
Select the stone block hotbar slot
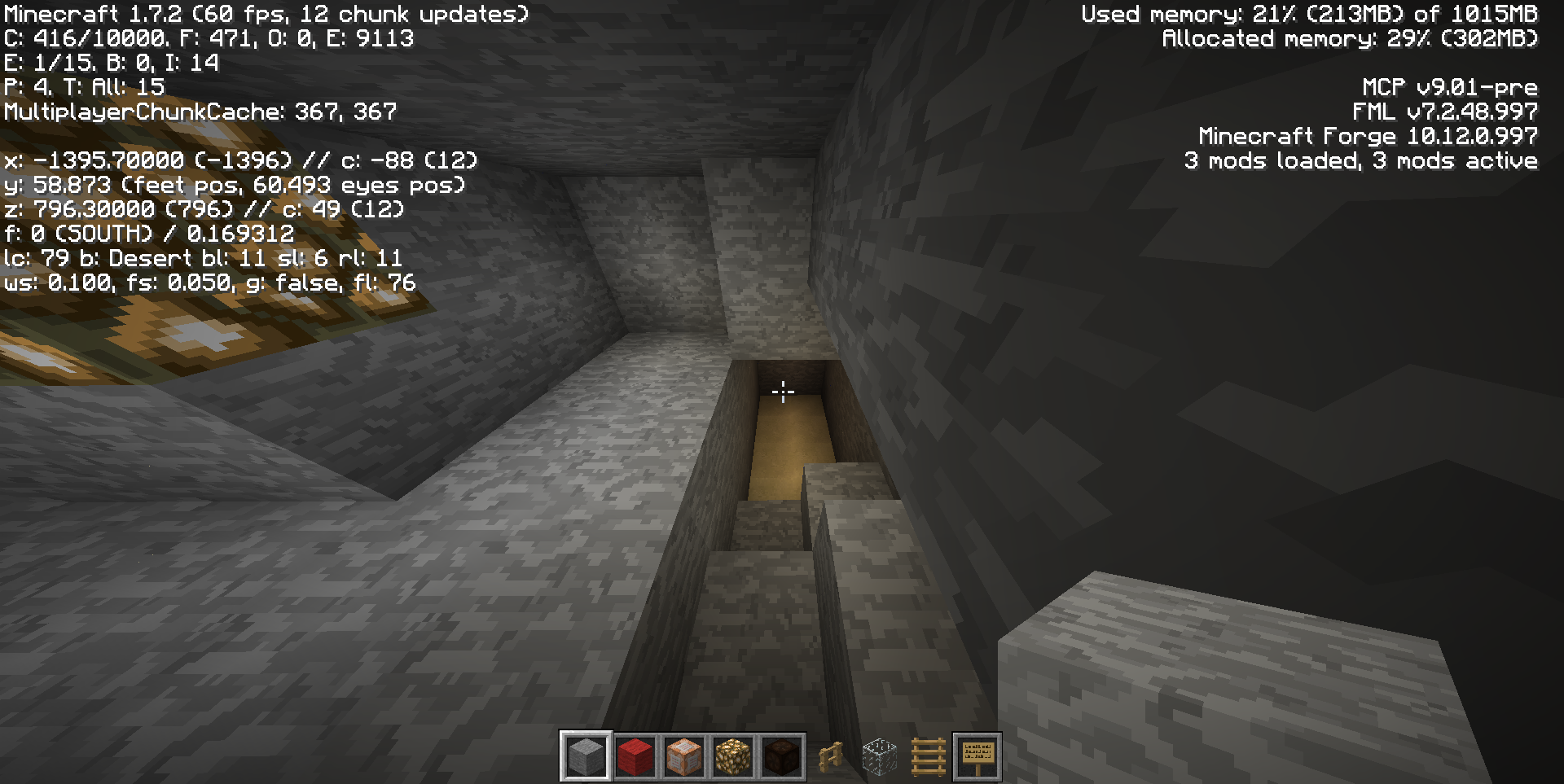pos(586,756)
